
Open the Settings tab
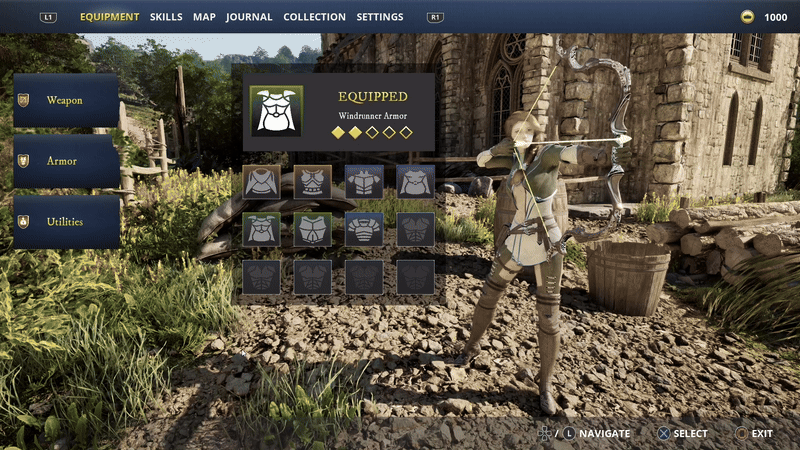pos(380,17)
